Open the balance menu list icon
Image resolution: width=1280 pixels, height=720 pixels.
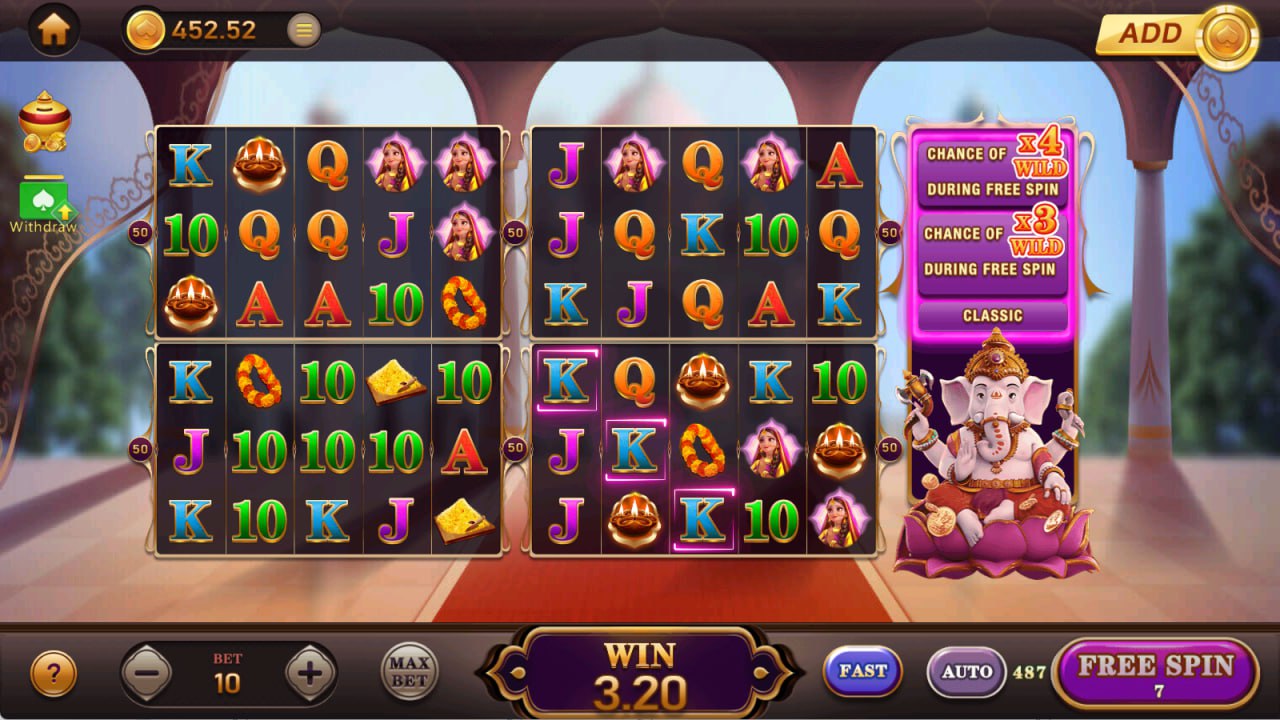(304, 31)
